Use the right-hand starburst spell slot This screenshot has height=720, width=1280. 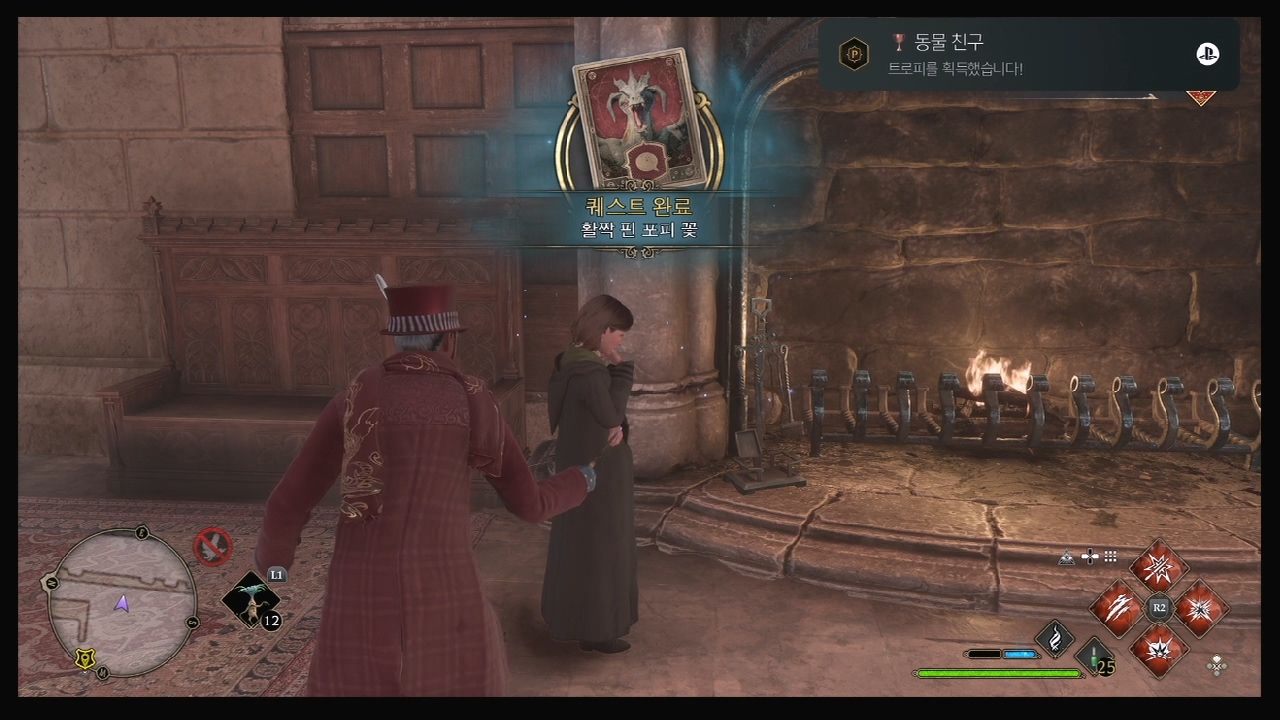pos(1201,608)
